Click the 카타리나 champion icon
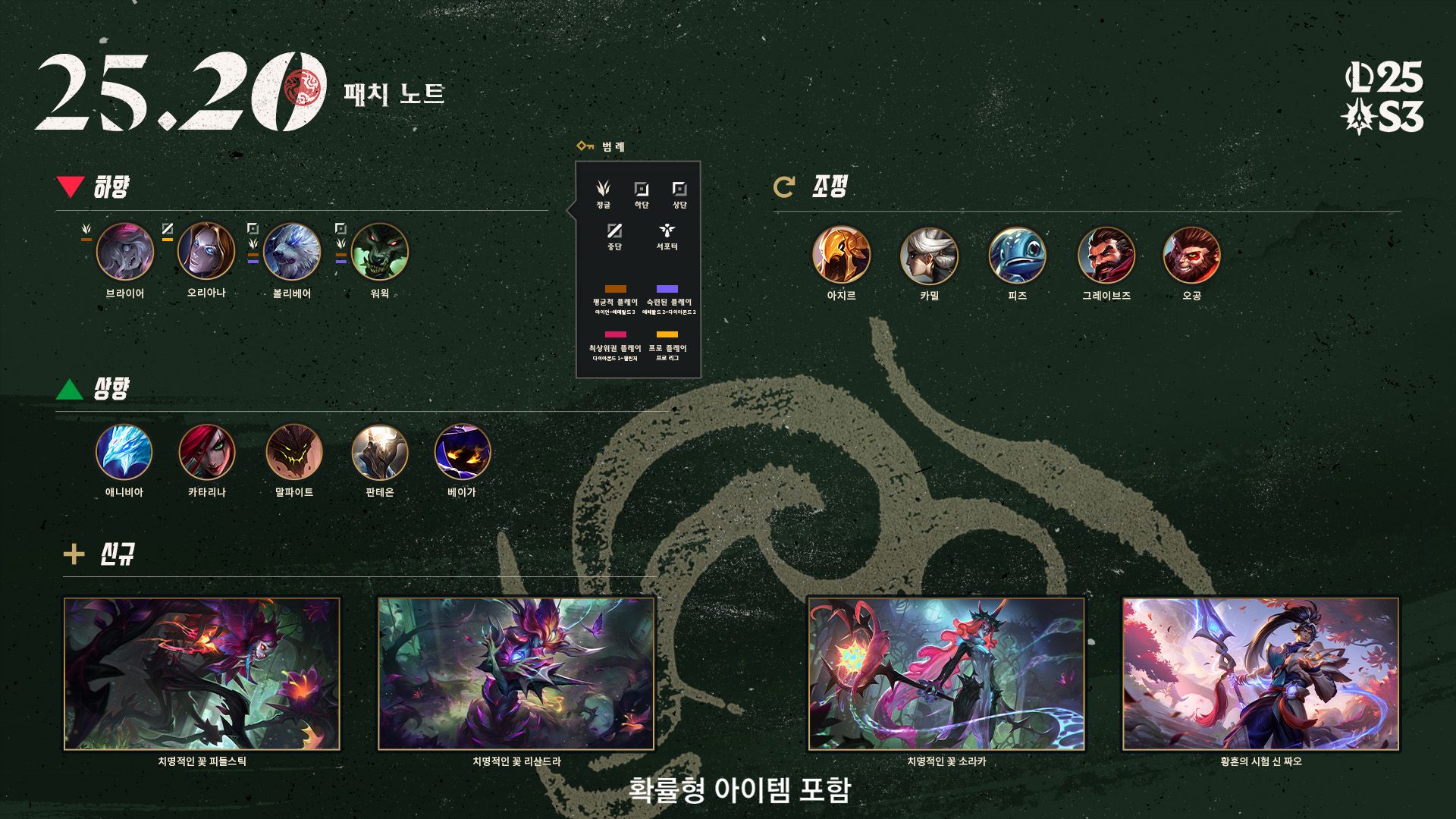Screen dimensions: 1456x819 click(207, 453)
